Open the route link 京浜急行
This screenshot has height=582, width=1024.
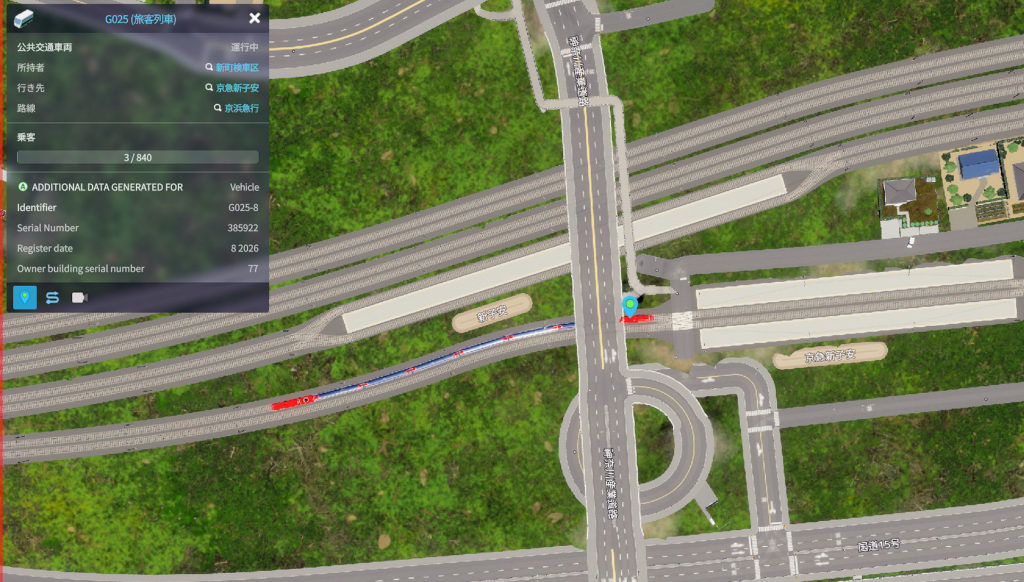[241, 107]
